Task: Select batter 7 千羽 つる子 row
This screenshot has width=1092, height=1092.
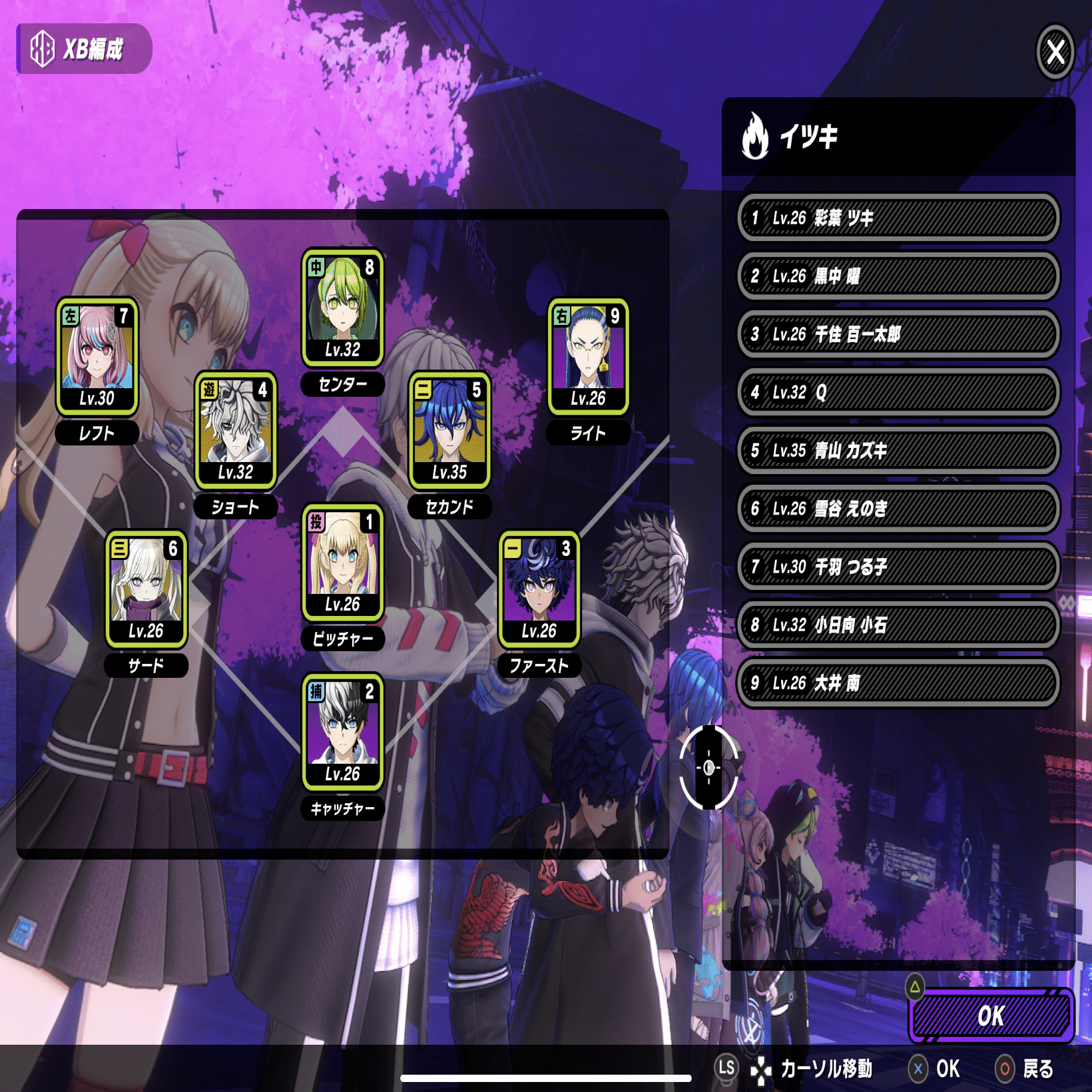Action: [x=898, y=567]
